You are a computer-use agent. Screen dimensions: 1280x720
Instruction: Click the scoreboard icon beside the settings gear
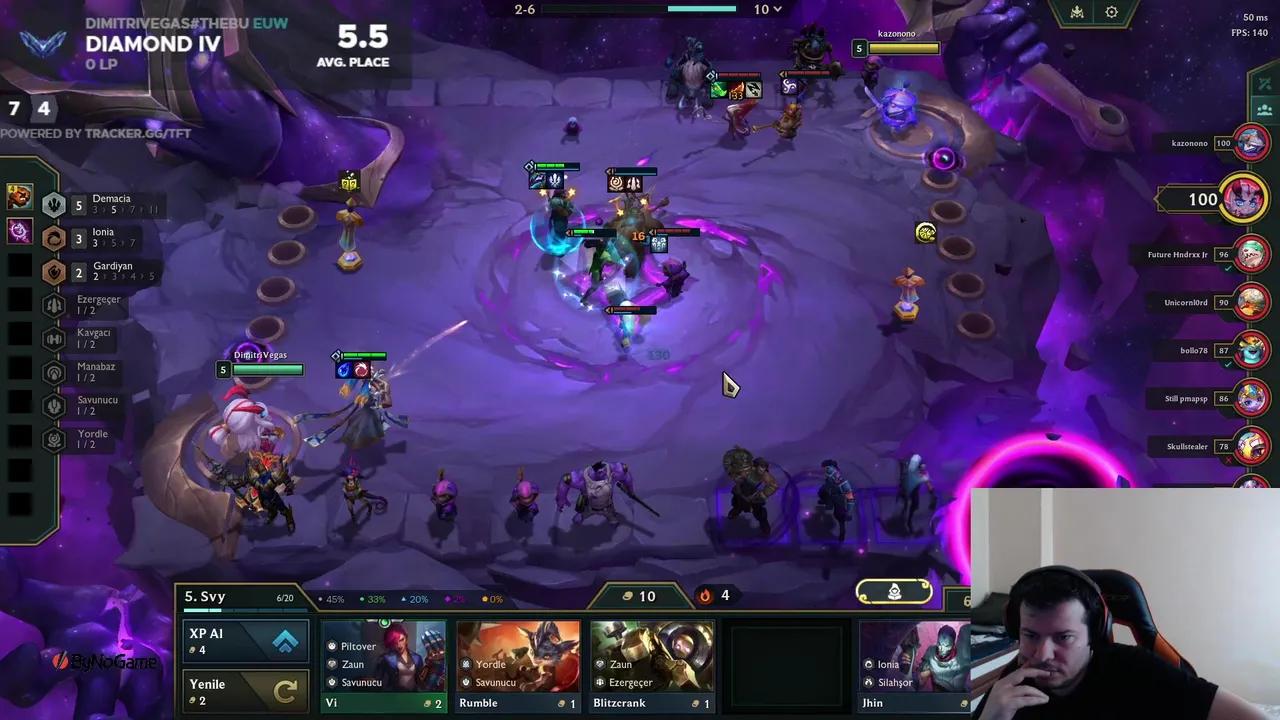(1076, 12)
